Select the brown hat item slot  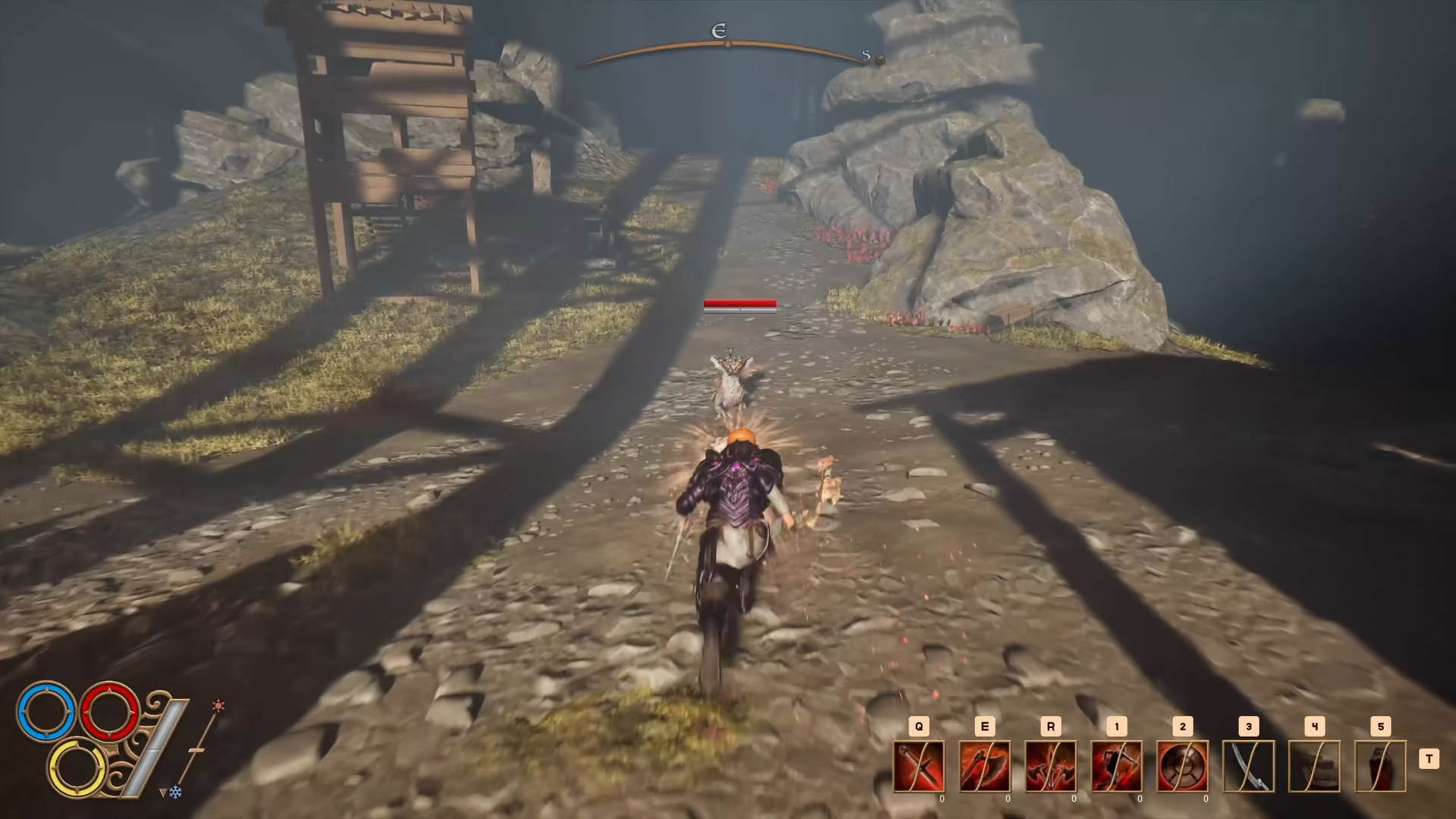click(x=1314, y=766)
